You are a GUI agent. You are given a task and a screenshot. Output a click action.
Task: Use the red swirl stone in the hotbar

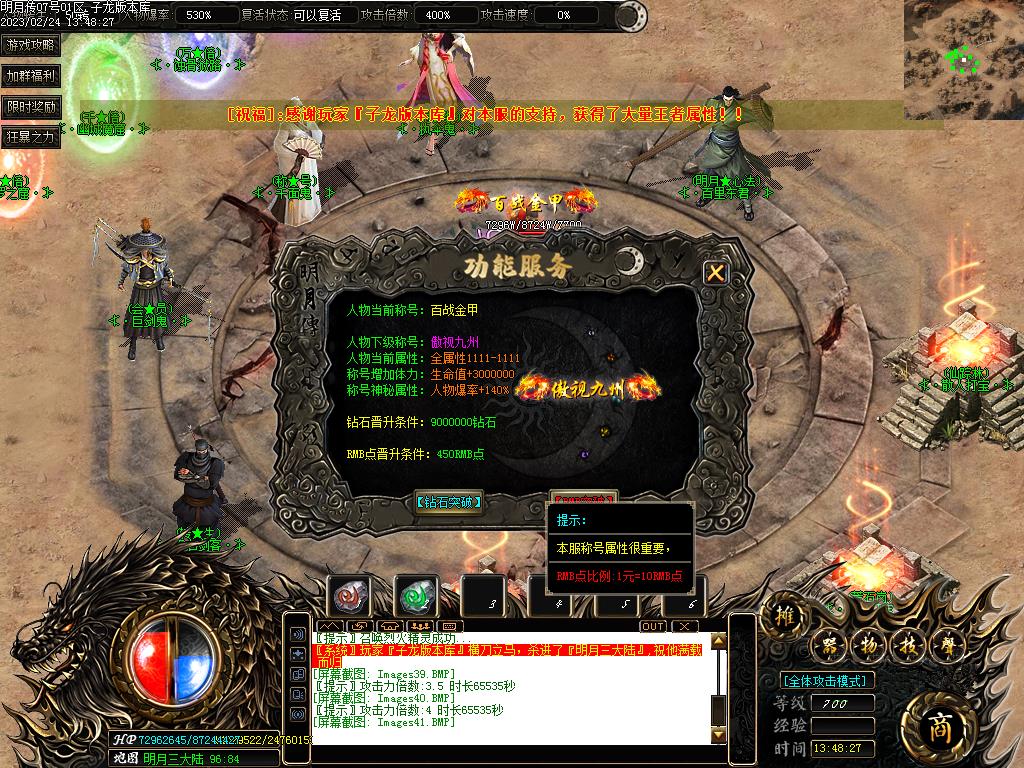tap(350, 596)
